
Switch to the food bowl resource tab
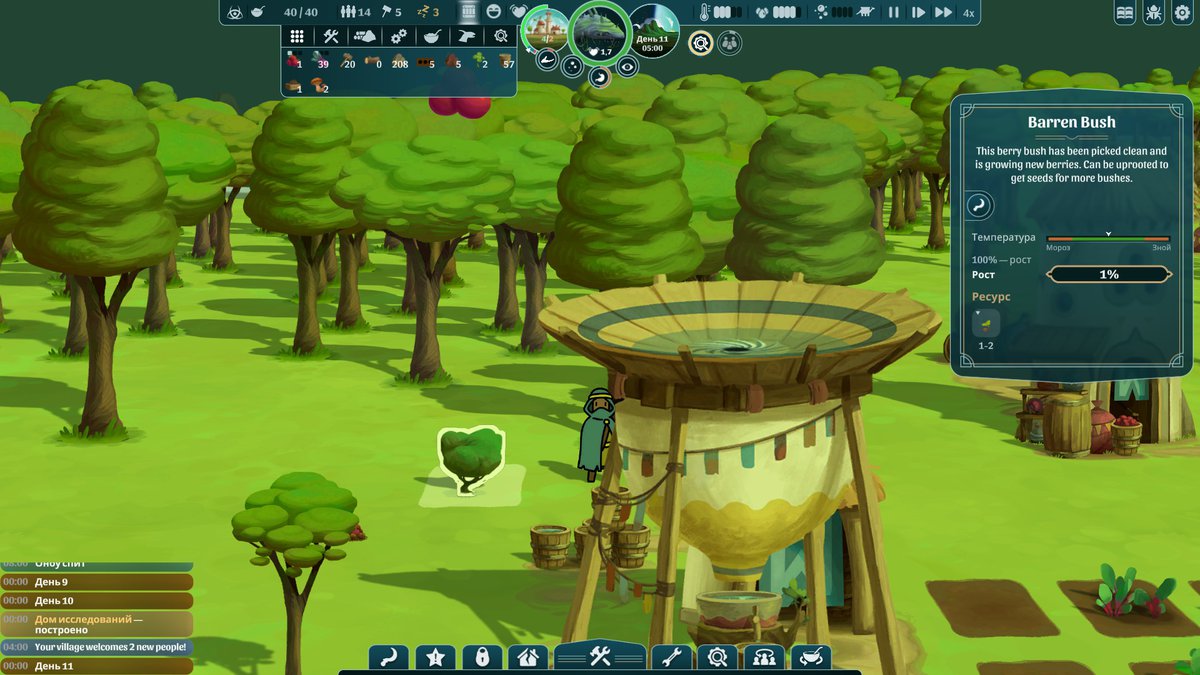coord(432,36)
